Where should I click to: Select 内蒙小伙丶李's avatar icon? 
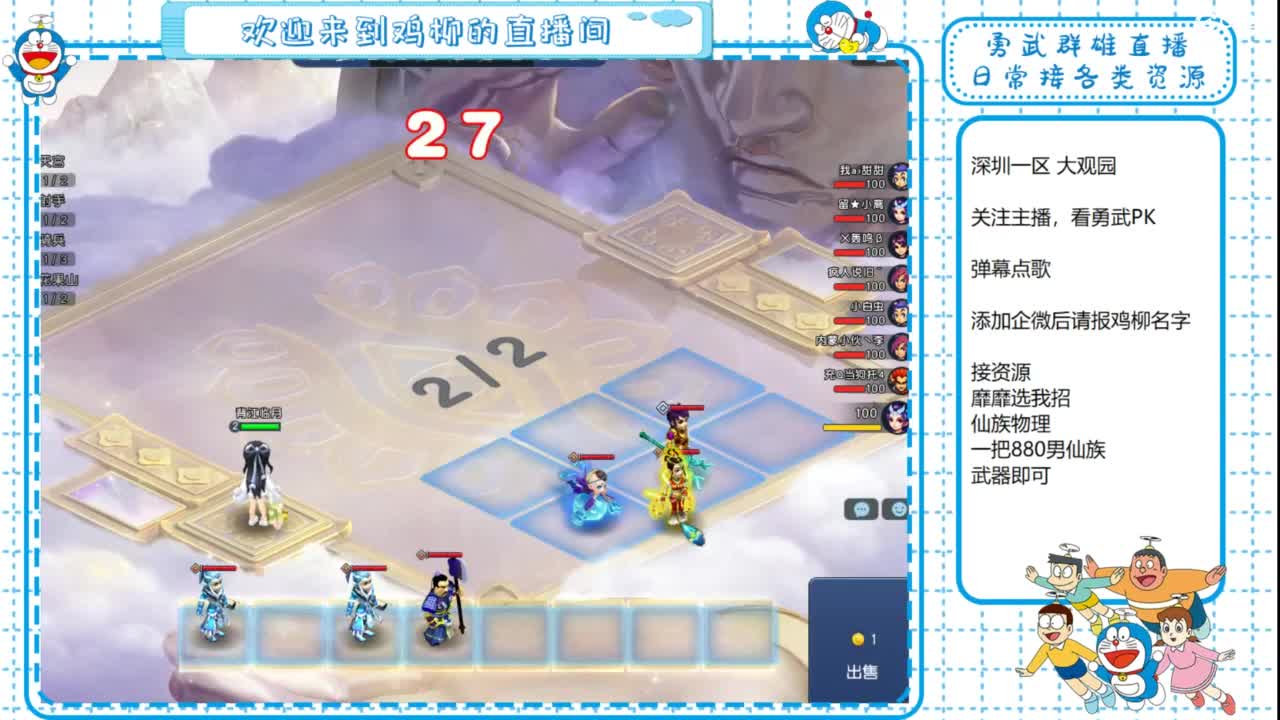coord(897,347)
